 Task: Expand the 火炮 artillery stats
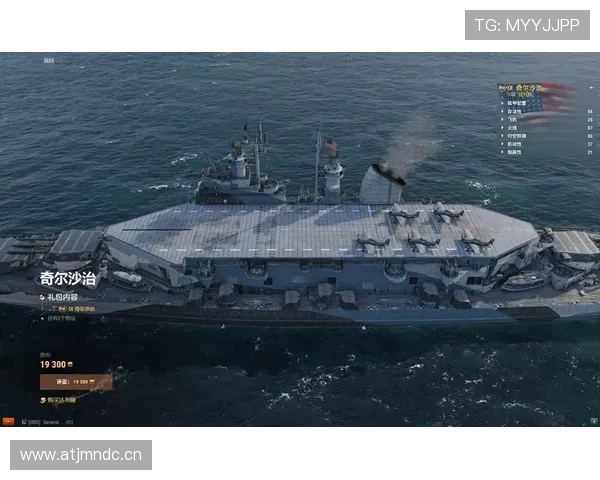(512, 128)
